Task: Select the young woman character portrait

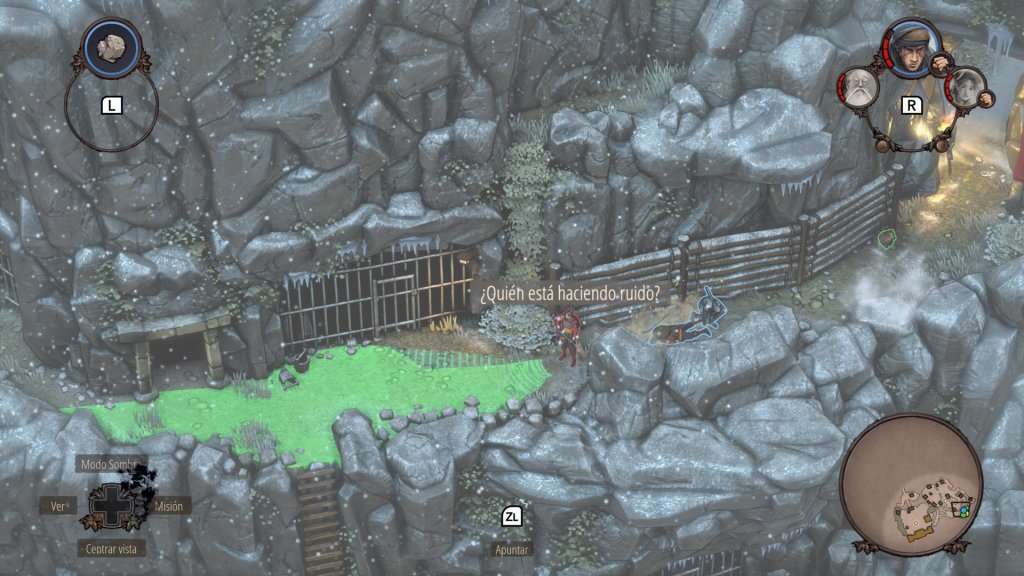Action: click(966, 88)
